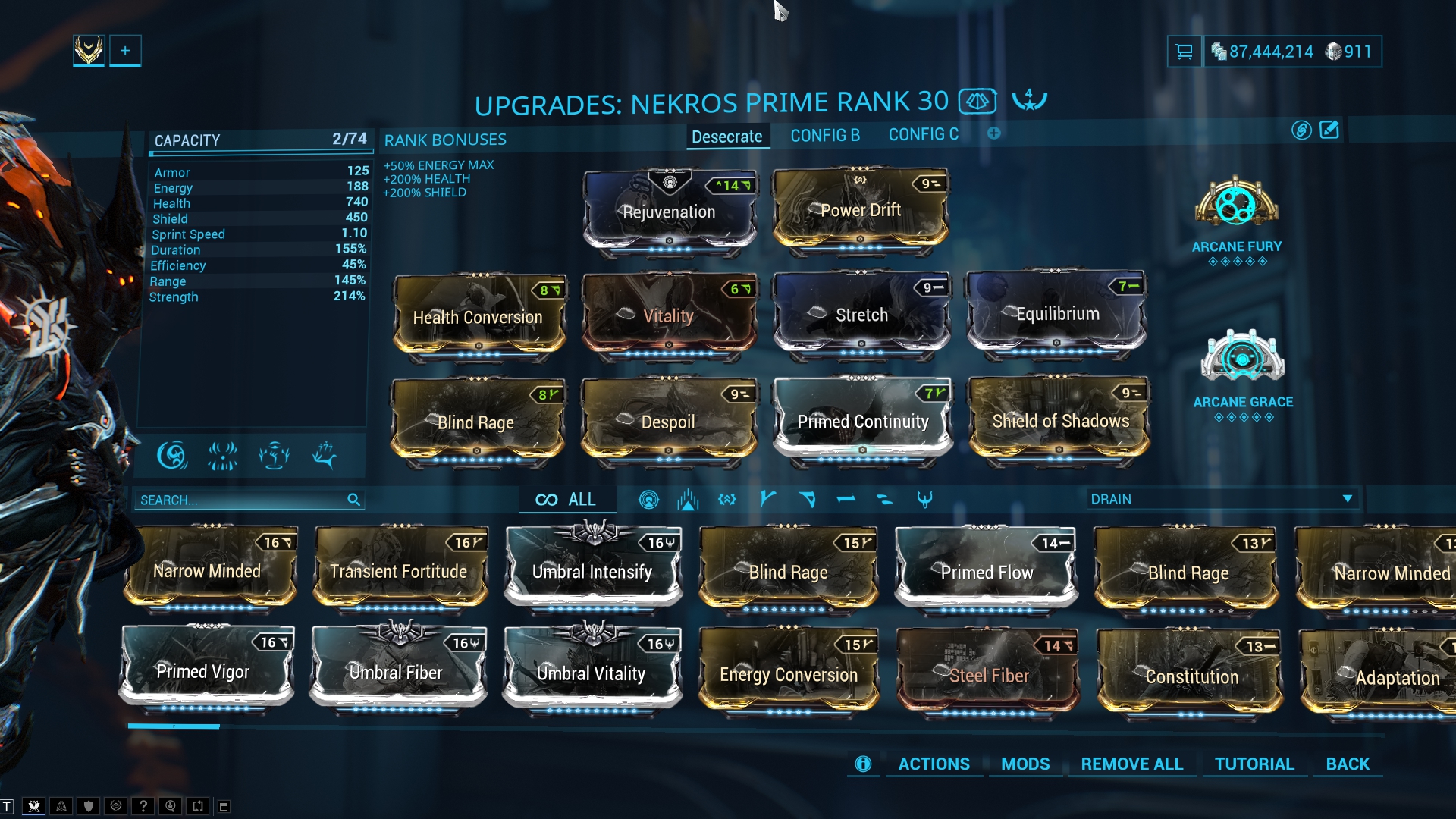Screen dimensions: 1456x819
Task: Select the equipped Power Drift mod
Action: (x=860, y=209)
